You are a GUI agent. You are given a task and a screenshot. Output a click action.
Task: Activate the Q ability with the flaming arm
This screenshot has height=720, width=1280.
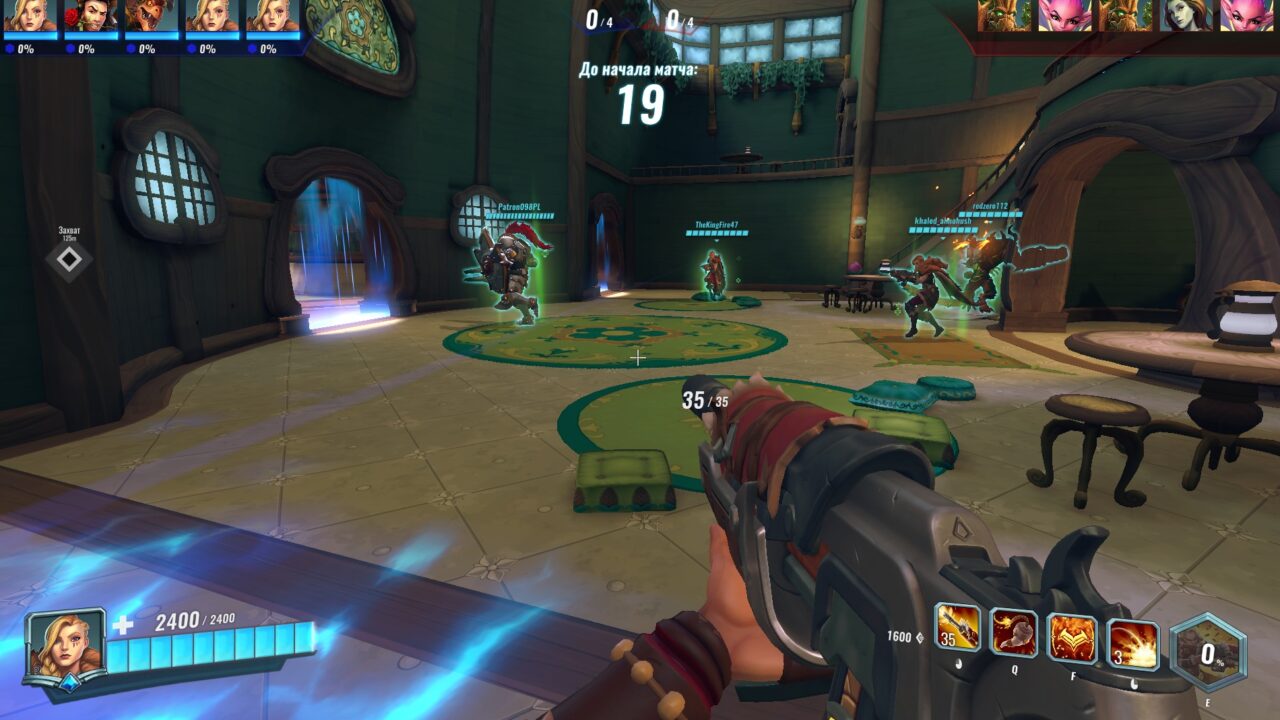[x=1013, y=632]
